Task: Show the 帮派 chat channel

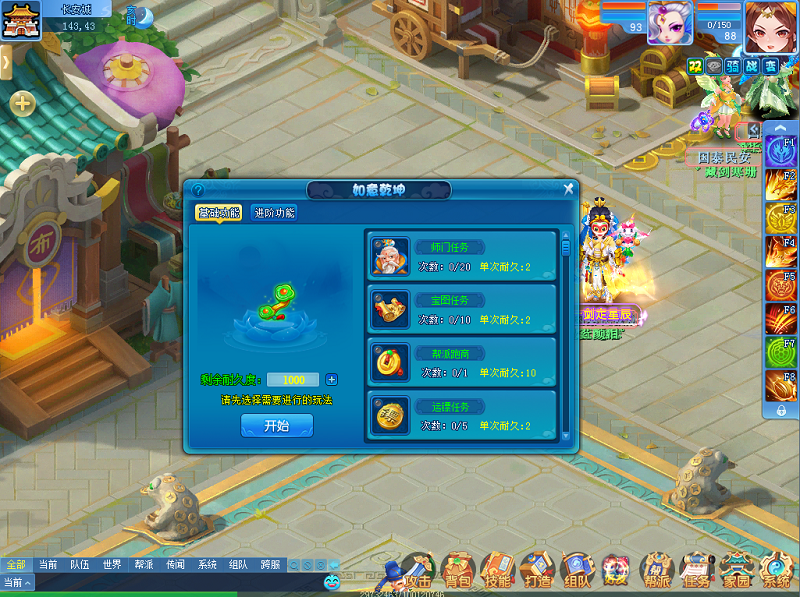Action: coord(143,565)
